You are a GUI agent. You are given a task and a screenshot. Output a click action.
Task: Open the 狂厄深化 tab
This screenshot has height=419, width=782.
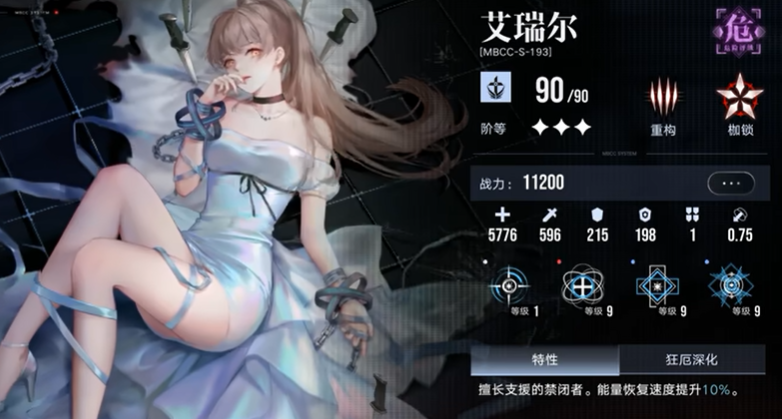tap(693, 359)
